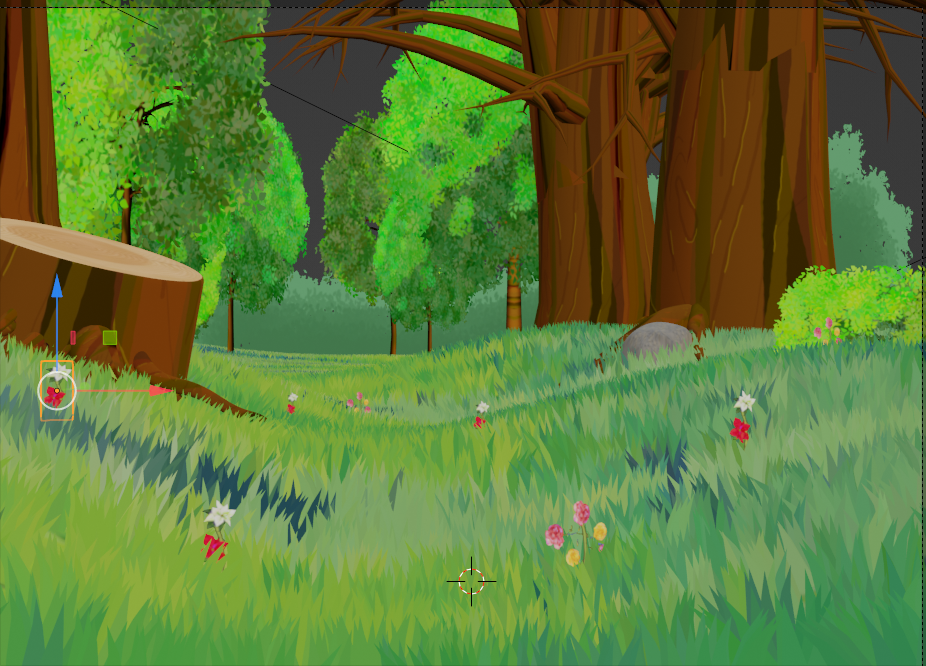This screenshot has width=926, height=666.
Task: Click the small red plane handle
Action: (x=73, y=338)
